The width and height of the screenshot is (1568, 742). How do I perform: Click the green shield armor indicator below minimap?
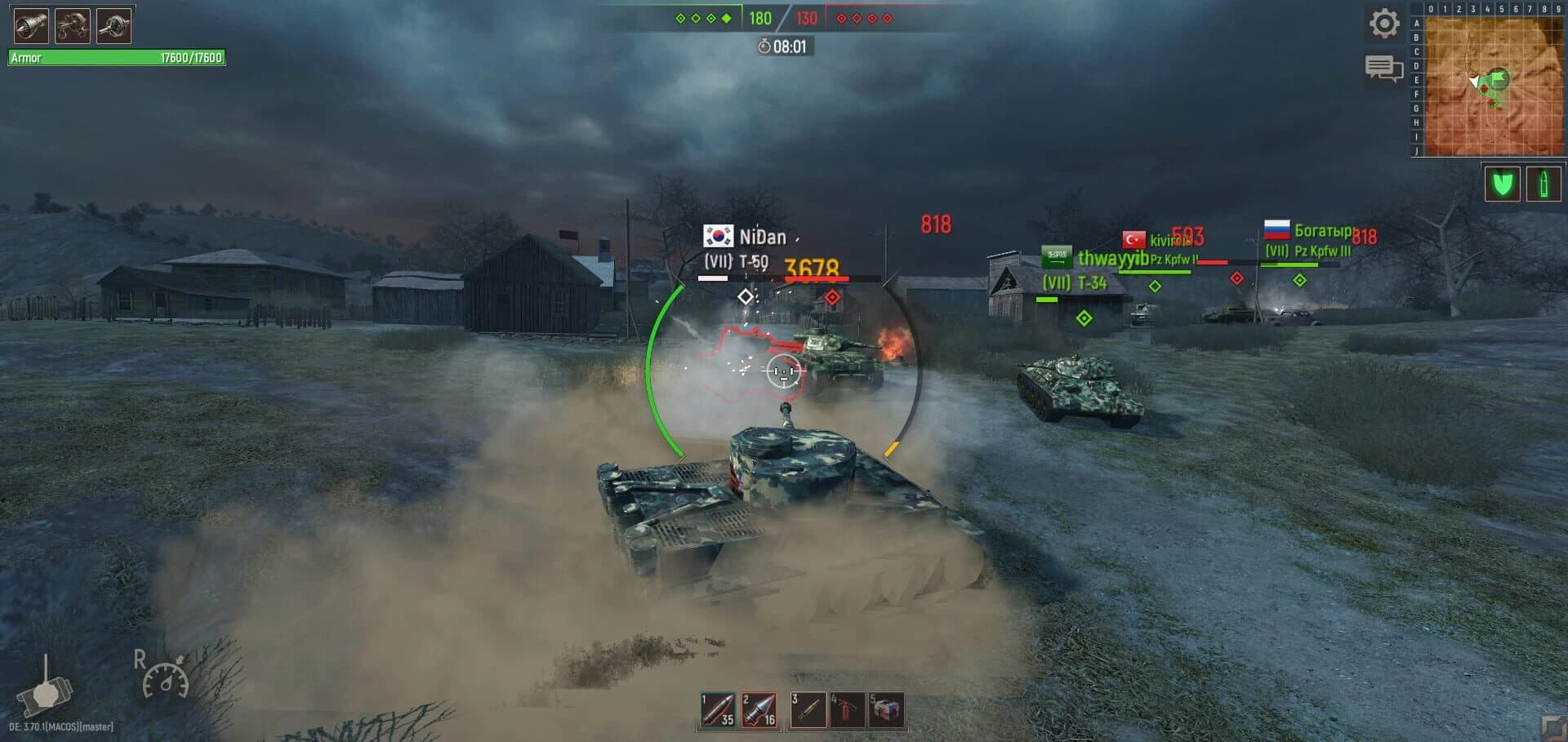click(1502, 184)
